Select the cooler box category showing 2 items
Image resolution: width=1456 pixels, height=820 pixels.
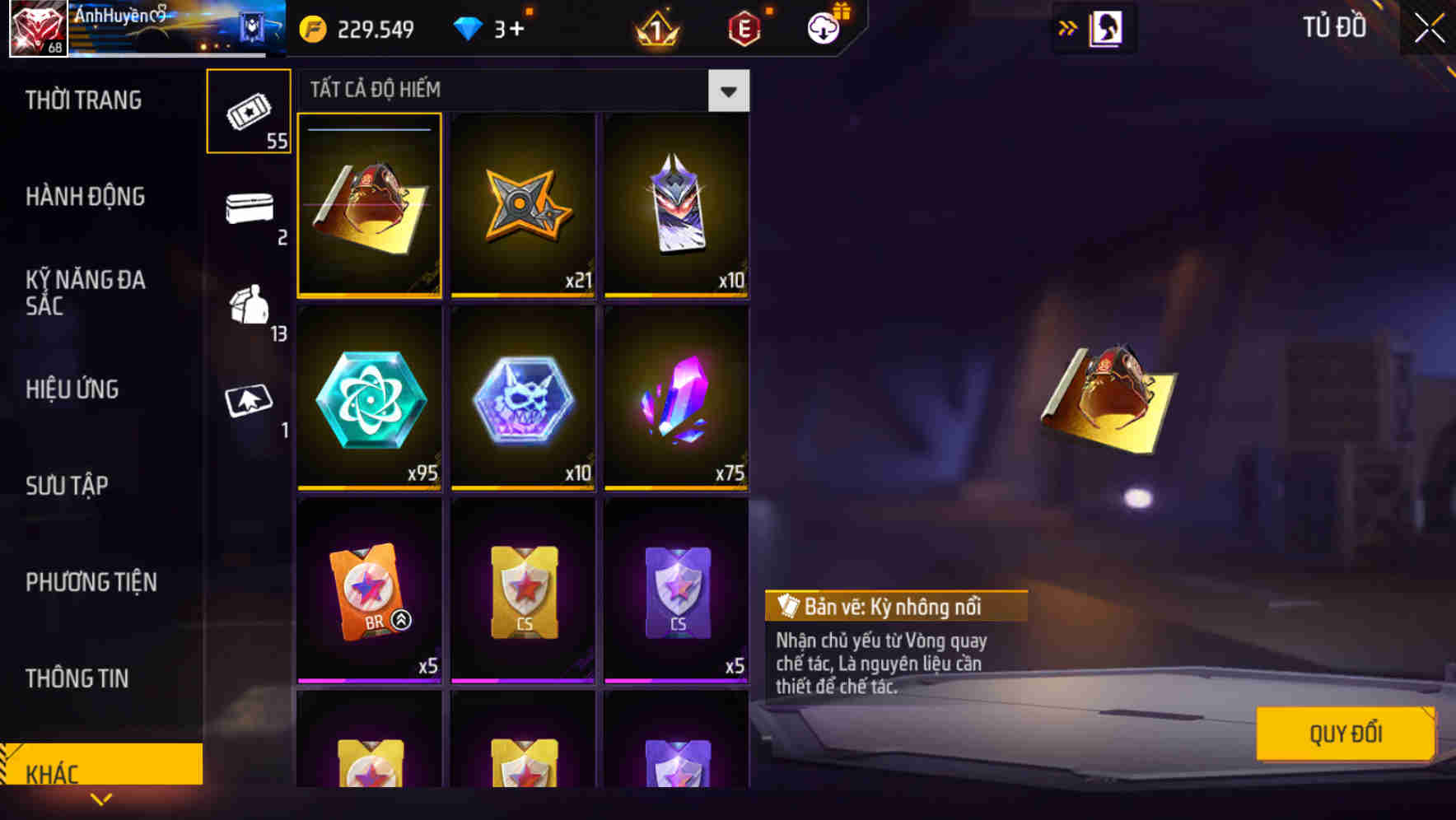click(248, 212)
